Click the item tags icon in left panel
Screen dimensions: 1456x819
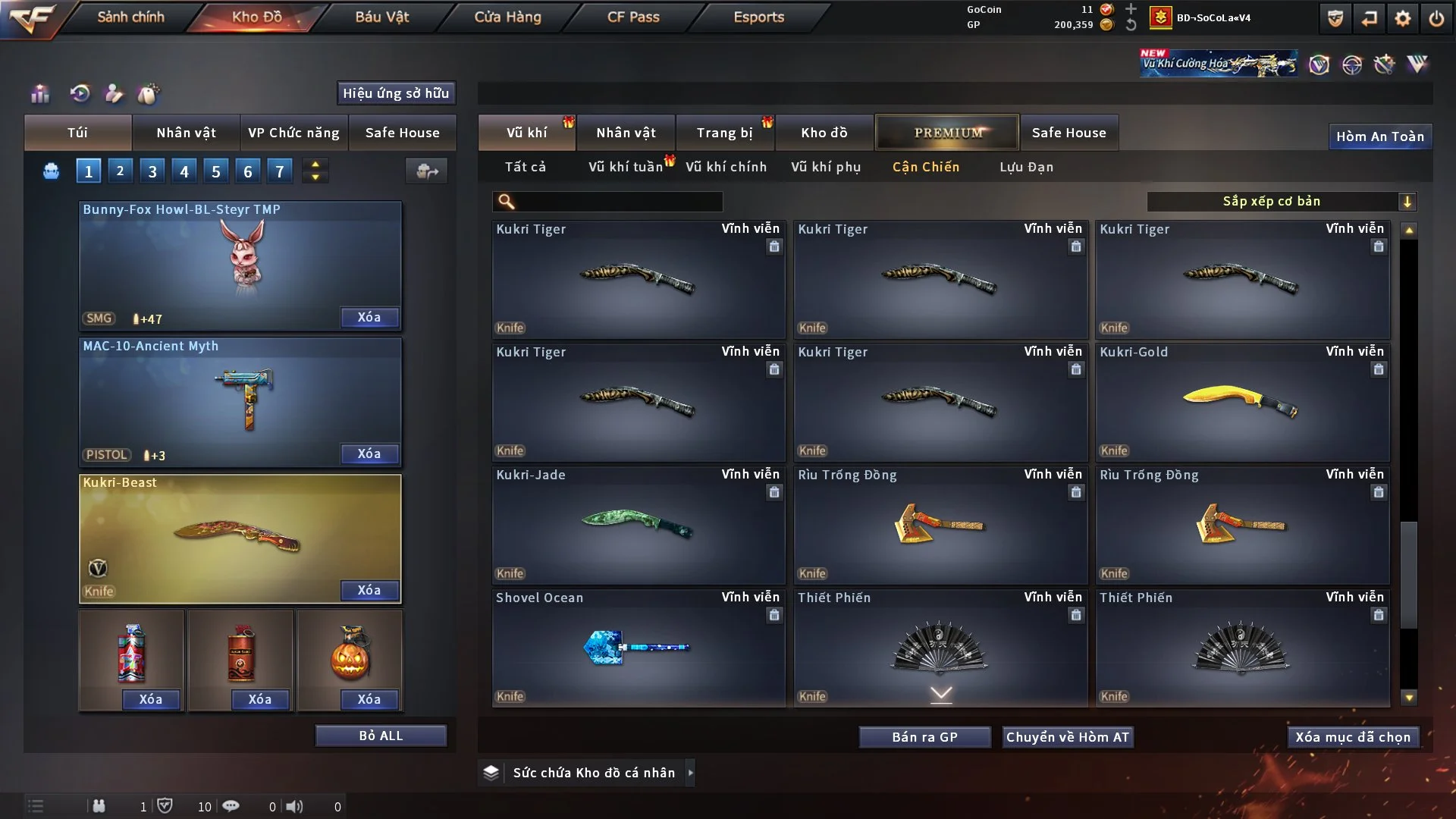[149, 95]
